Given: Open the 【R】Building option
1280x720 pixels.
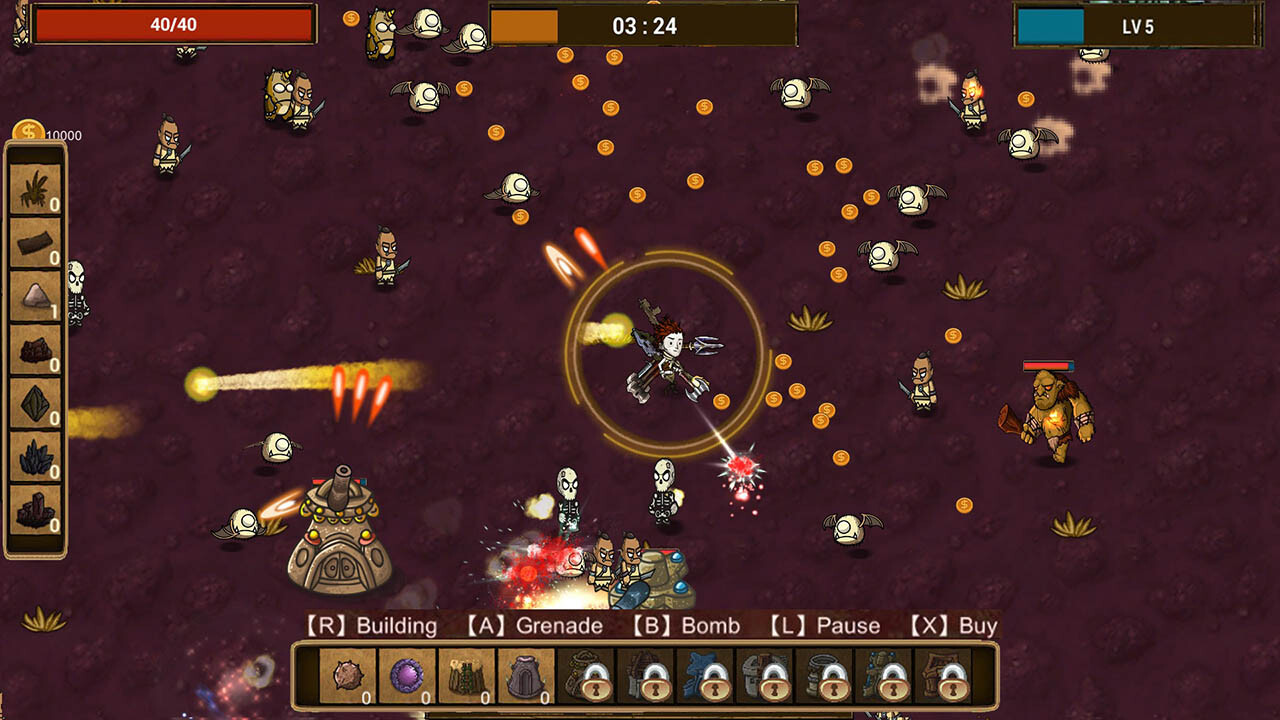Looking at the screenshot, I should [x=372, y=625].
